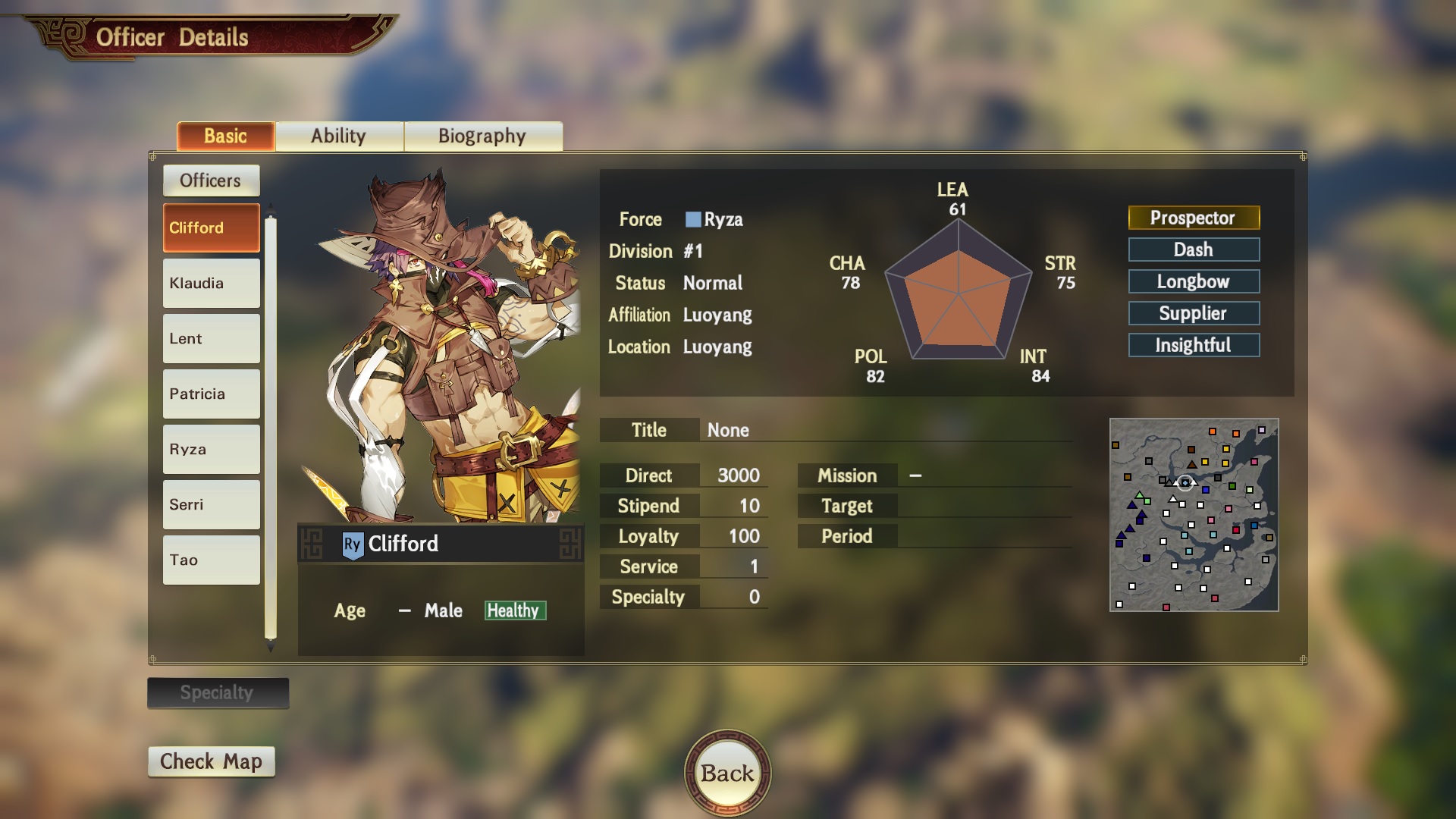1456x819 pixels.
Task: Click the Supplier trait
Action: point(1194,313)
